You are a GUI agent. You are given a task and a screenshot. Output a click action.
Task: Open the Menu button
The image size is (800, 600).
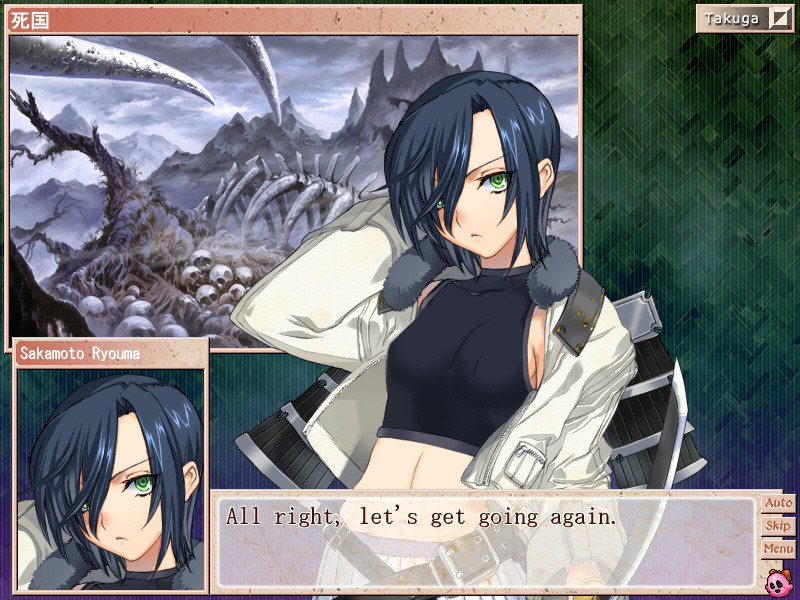click(777, 549)
